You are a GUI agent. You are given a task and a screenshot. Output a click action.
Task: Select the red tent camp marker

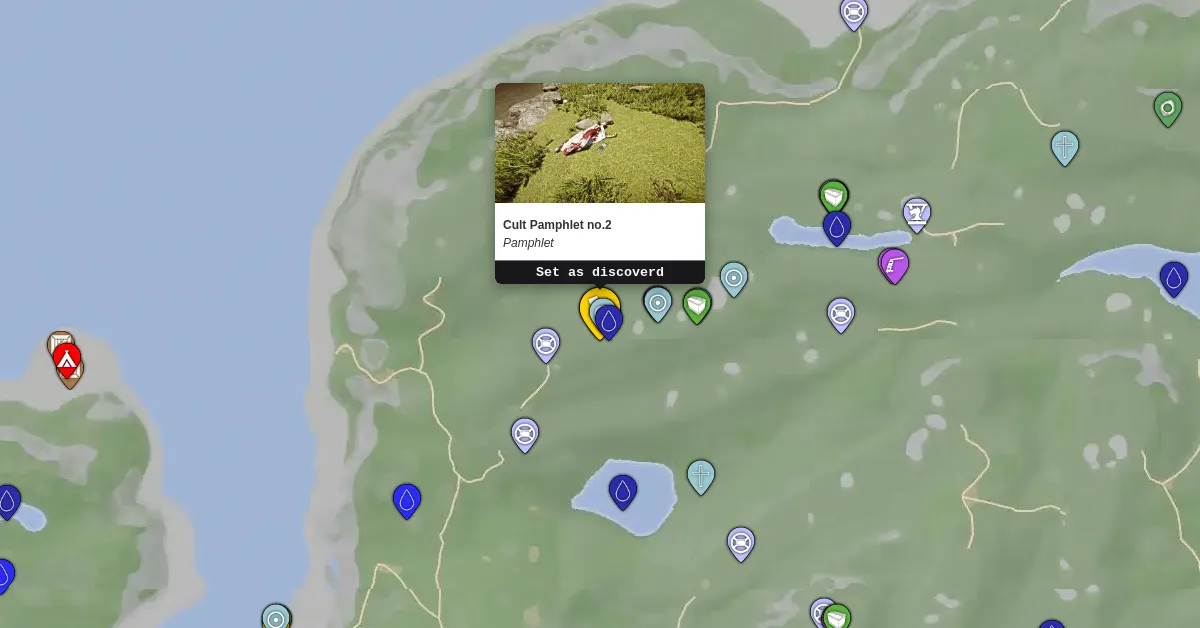(x=67, y=358)
